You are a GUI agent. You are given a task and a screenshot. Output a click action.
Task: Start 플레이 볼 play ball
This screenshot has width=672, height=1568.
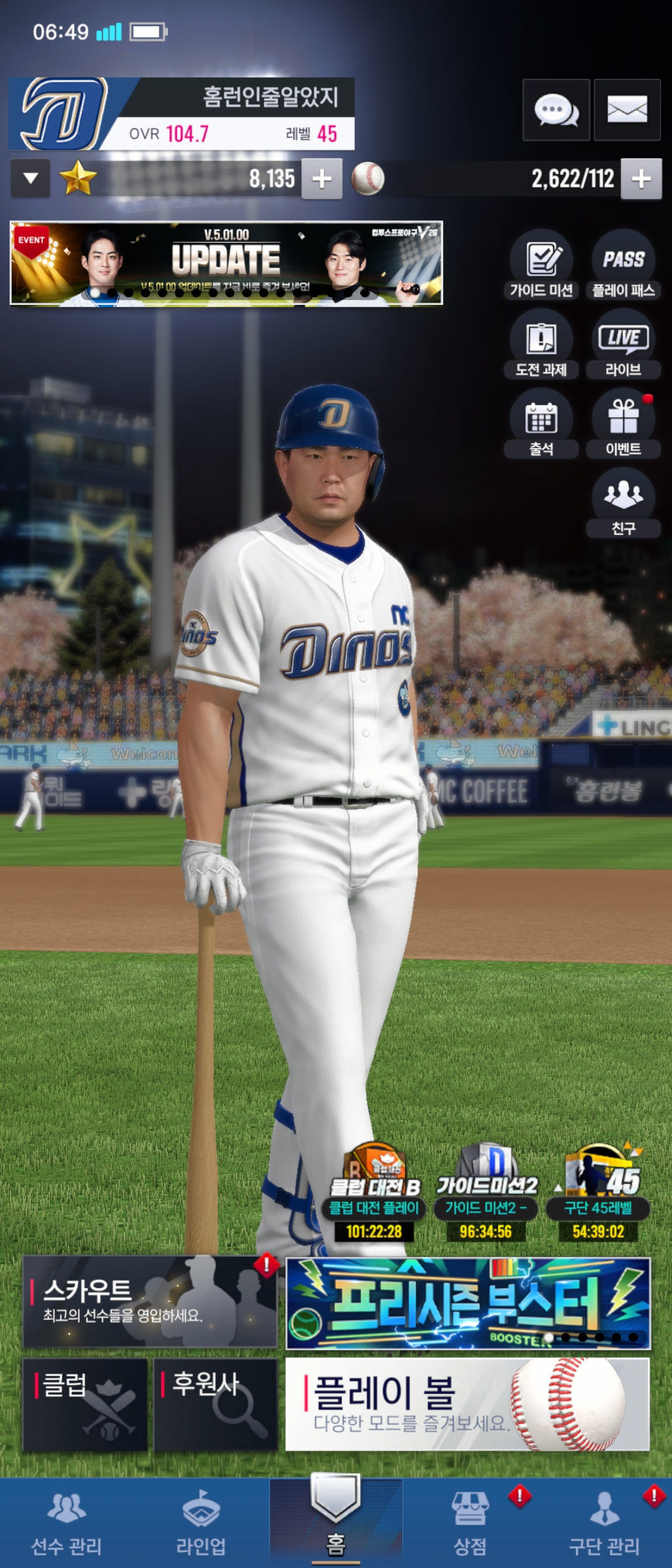[x=467, y=1404]
